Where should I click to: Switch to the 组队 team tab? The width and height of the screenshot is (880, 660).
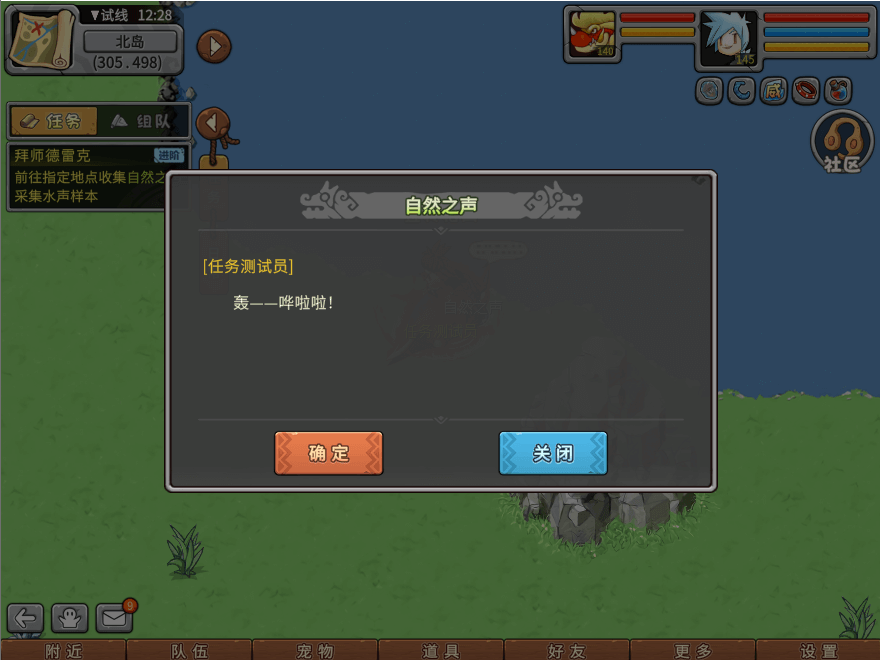tap(142, 121)
